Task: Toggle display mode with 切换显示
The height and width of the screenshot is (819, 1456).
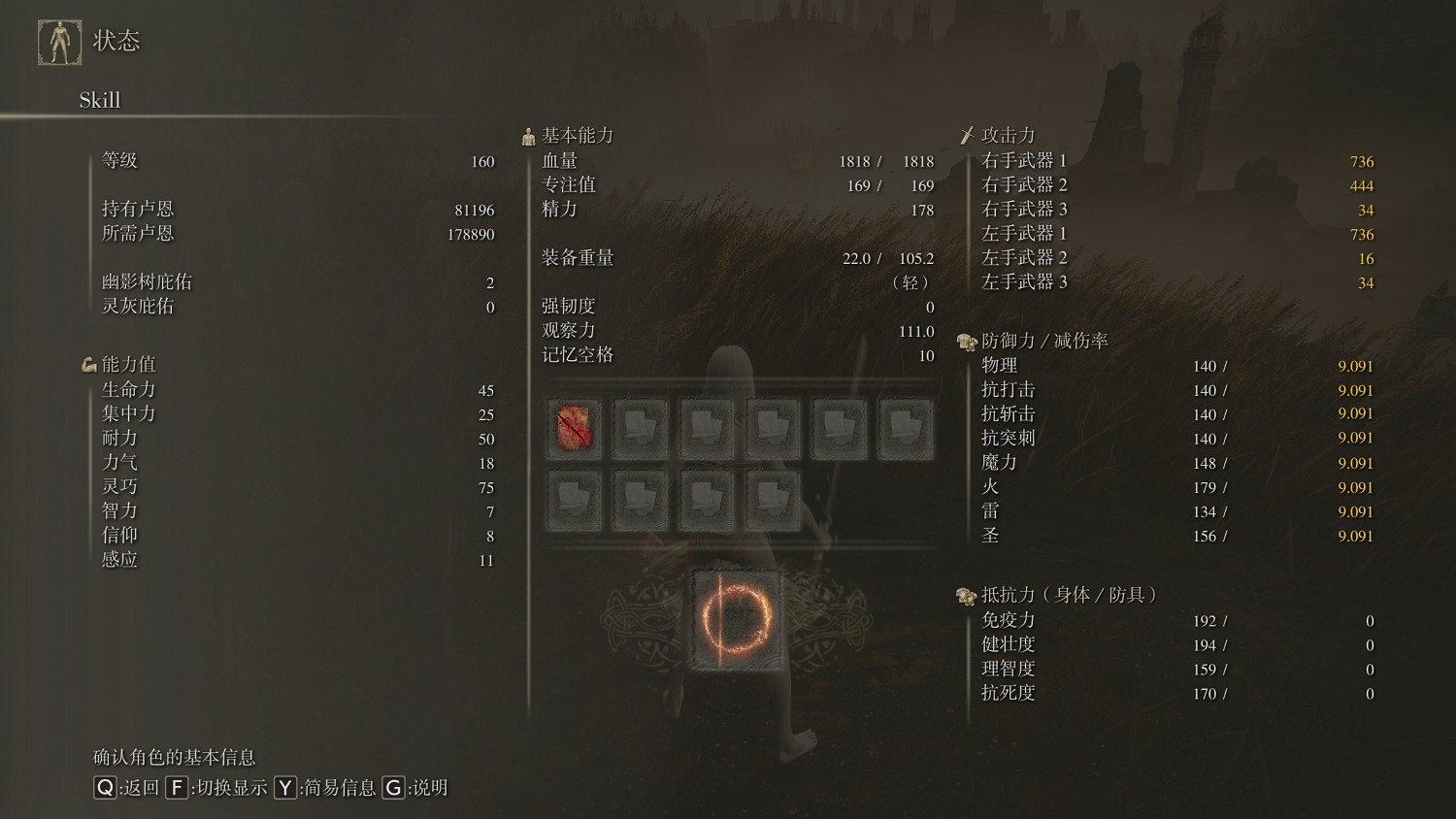Action: tap(220, 788)
